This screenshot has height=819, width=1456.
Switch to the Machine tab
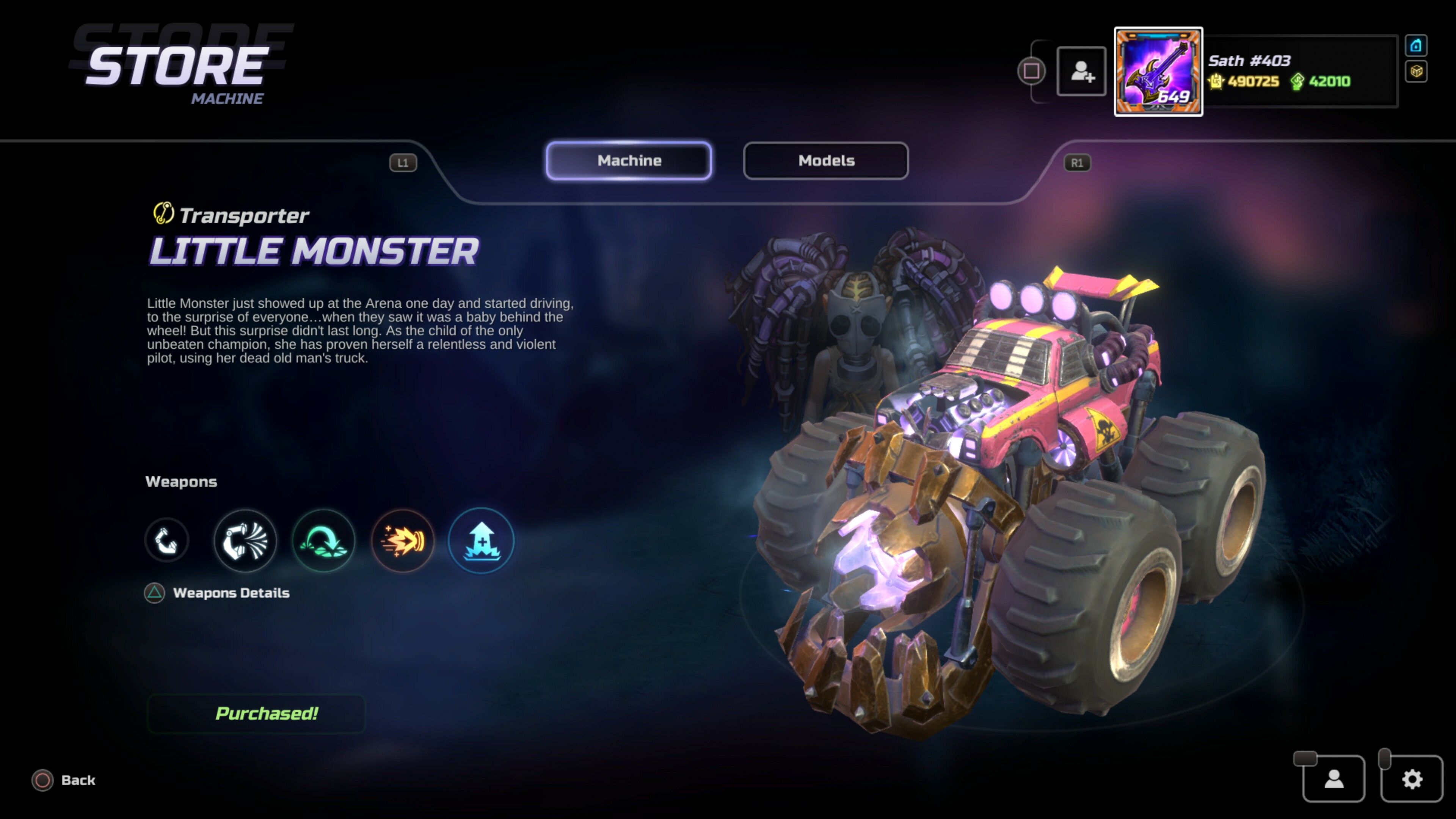tap(629, 160)
